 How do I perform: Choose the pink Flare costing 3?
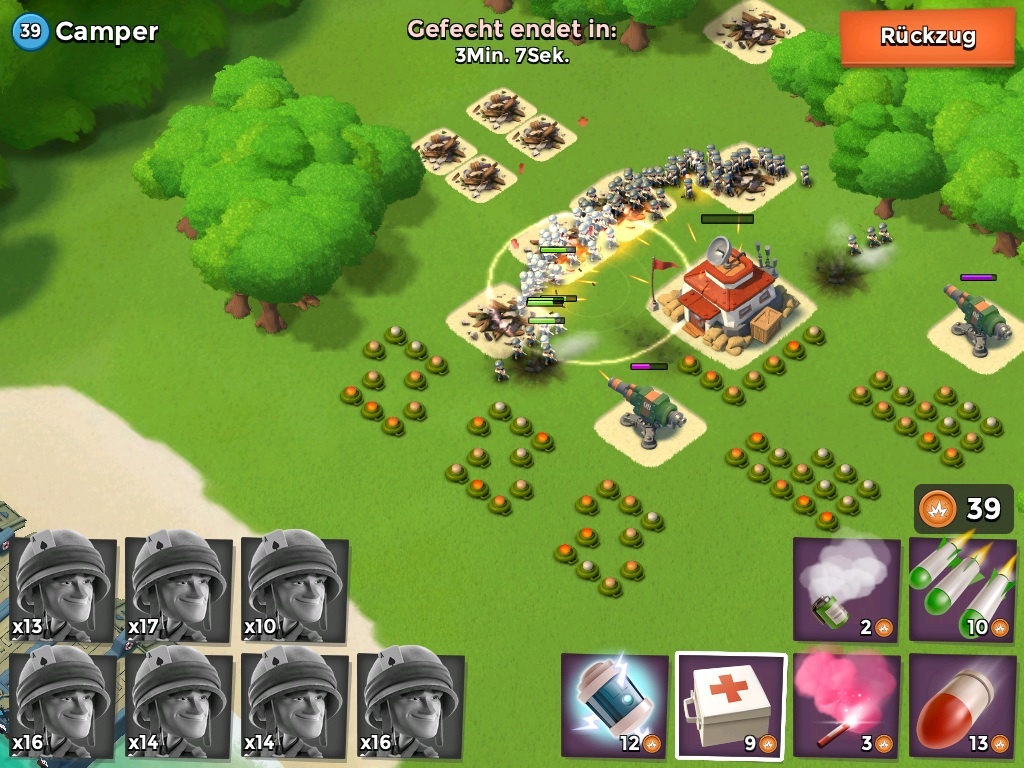coord(846,704)
